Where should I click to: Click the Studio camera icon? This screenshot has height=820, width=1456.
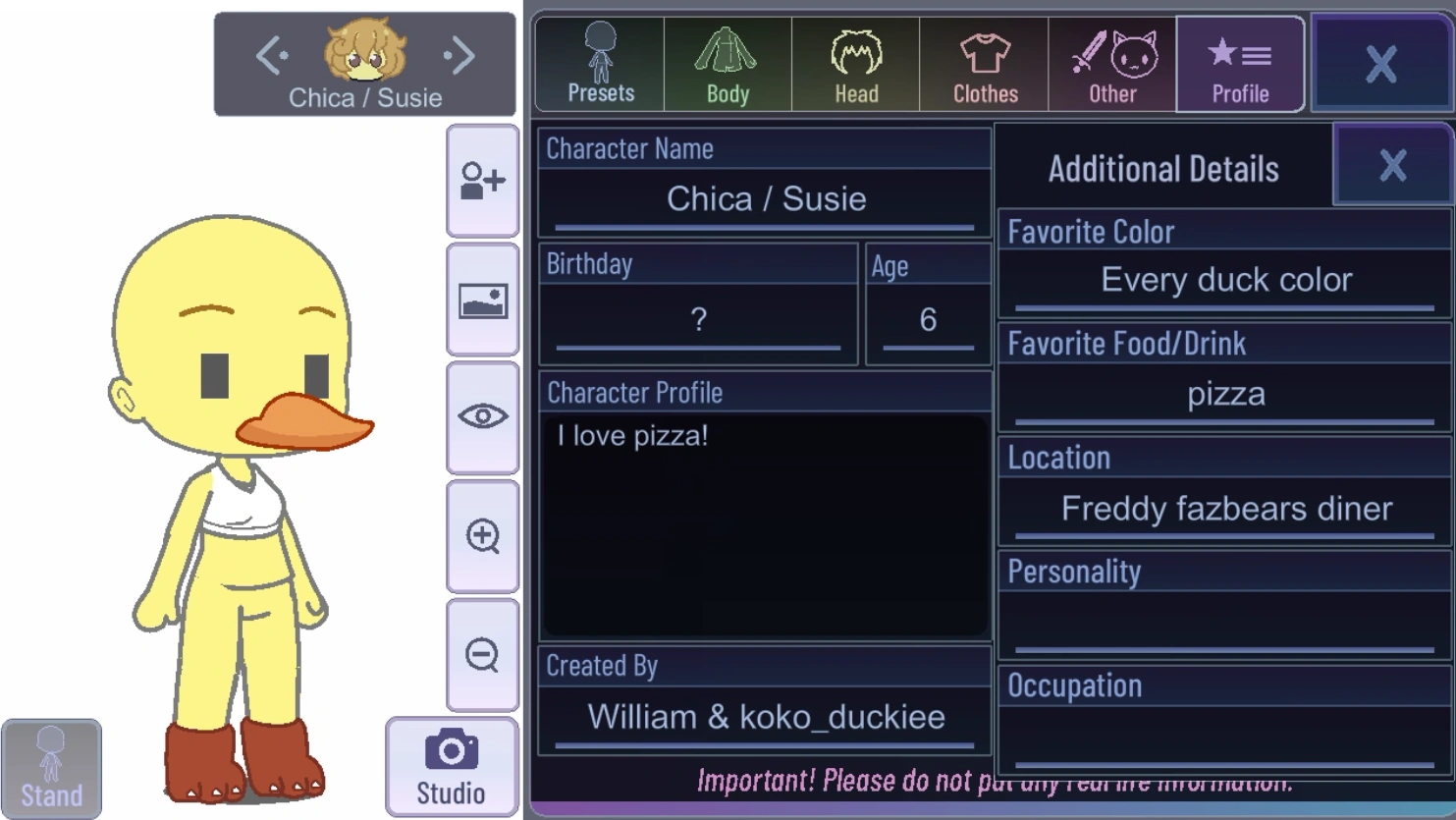450,764
